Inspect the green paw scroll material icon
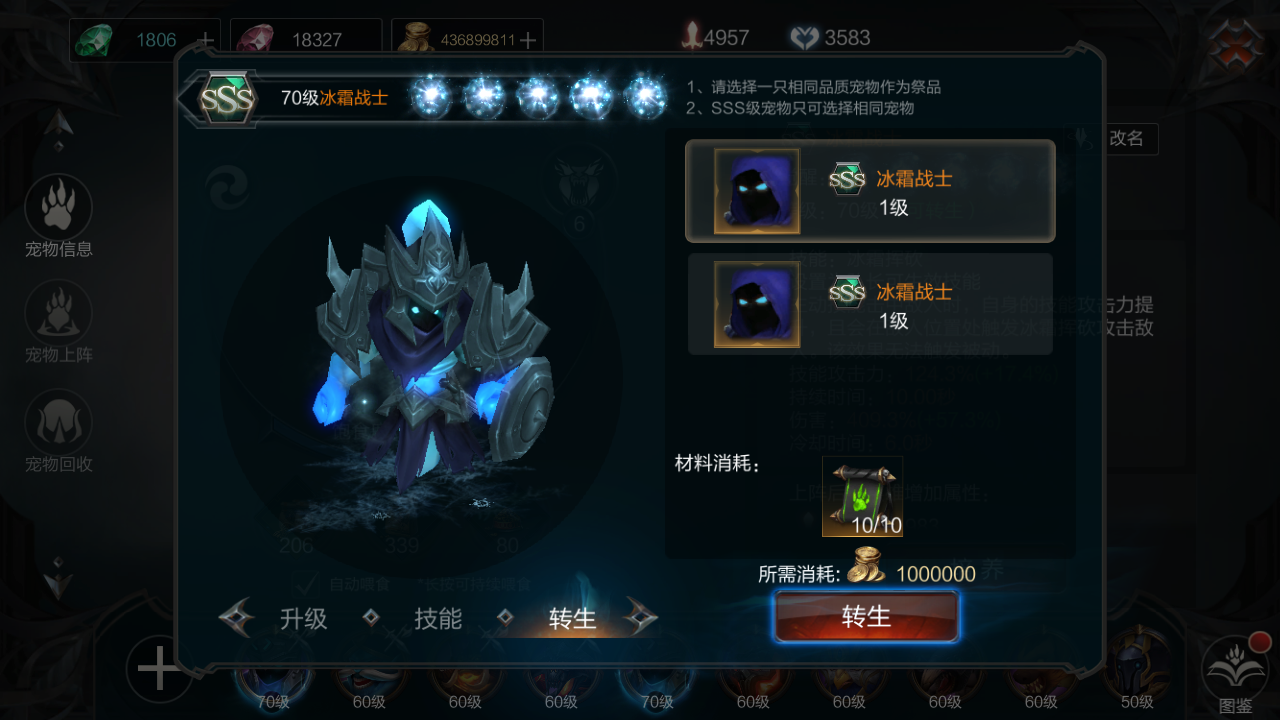Screen dimensions: 1280x720 (862, 496)
